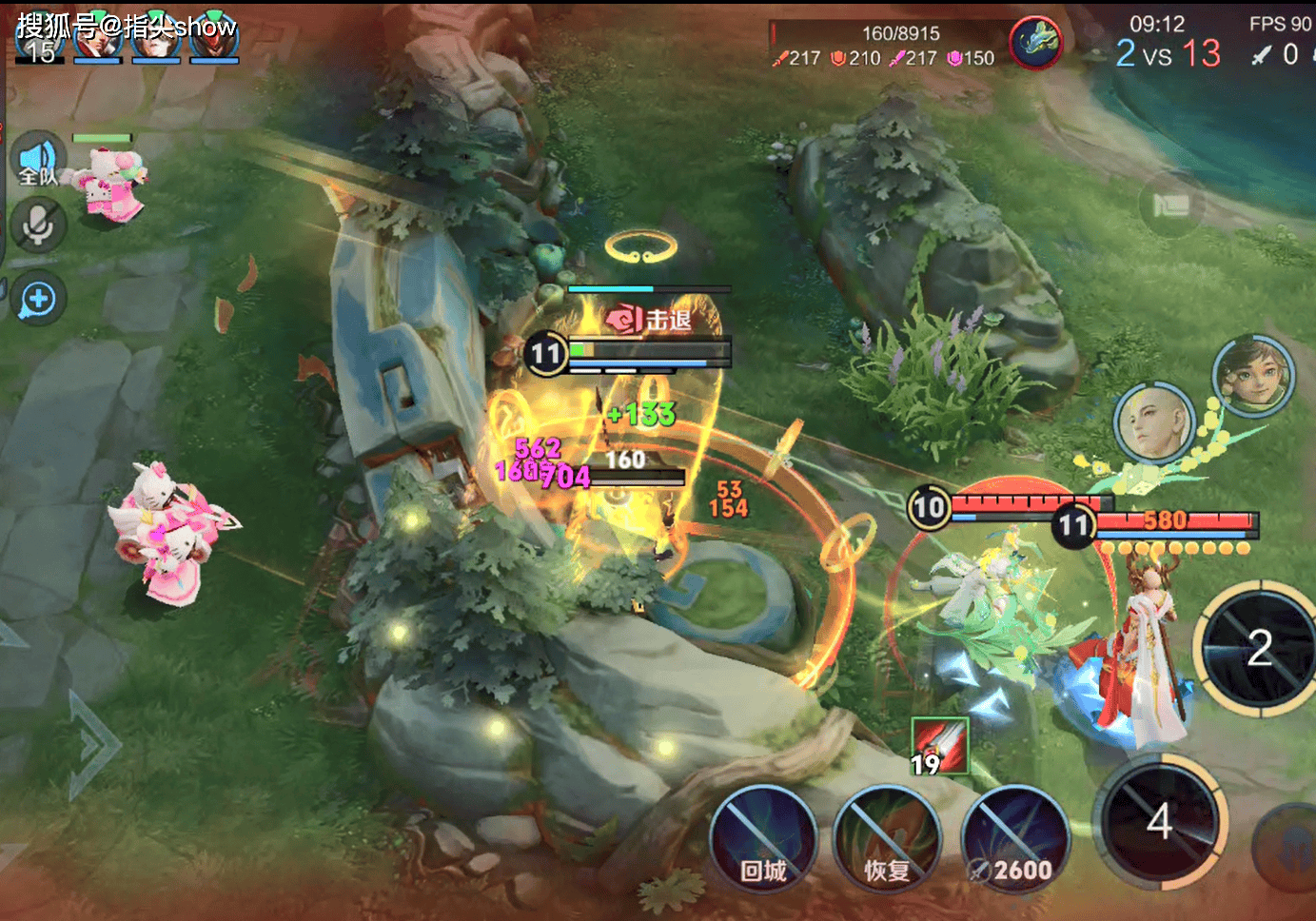The height and width of the screenshot is (921, 1316).
Task: Target the bald enemy hero portrait
Action: tap(1154, 422)
